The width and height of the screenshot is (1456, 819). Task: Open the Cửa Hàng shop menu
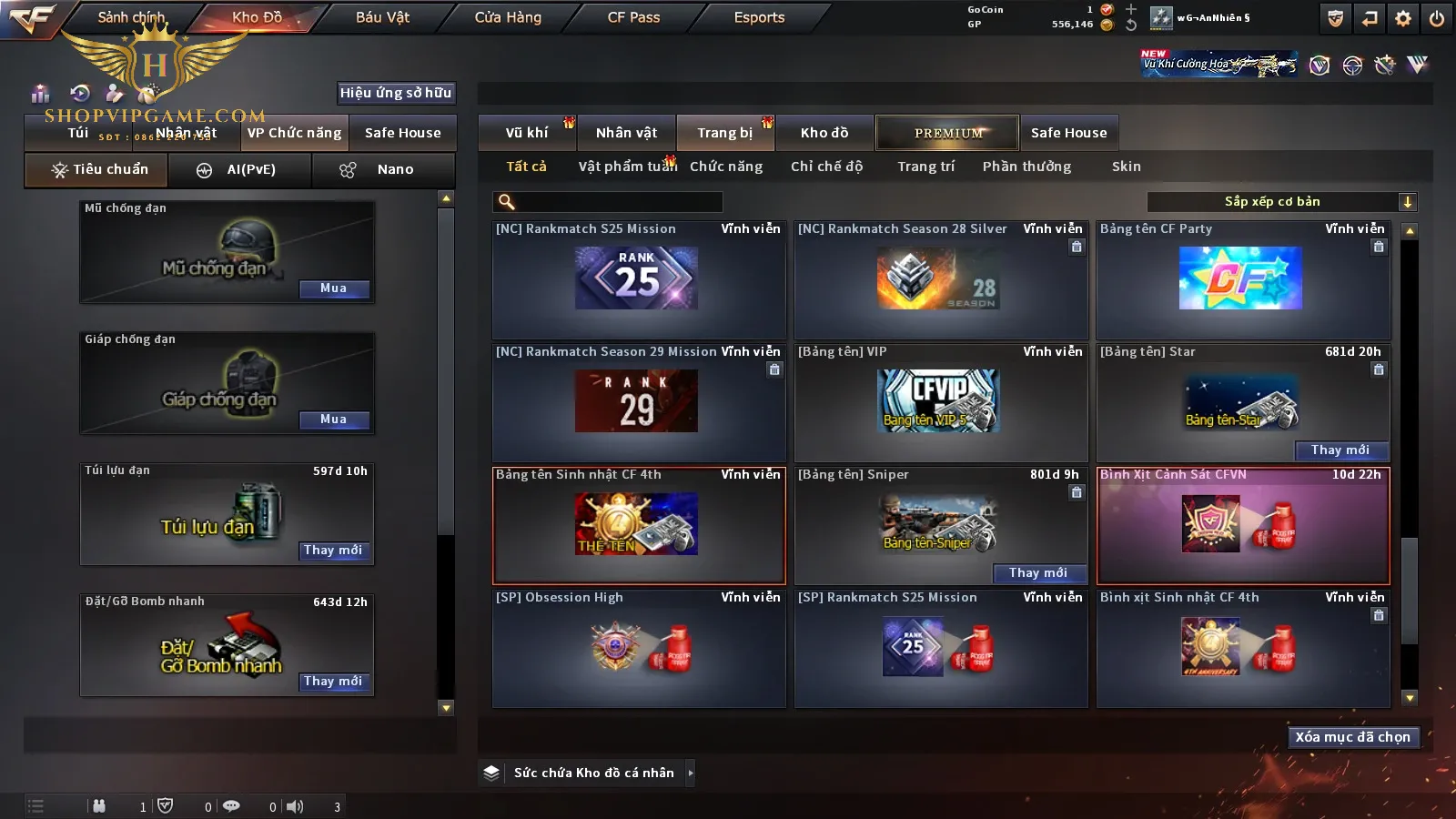508,17
